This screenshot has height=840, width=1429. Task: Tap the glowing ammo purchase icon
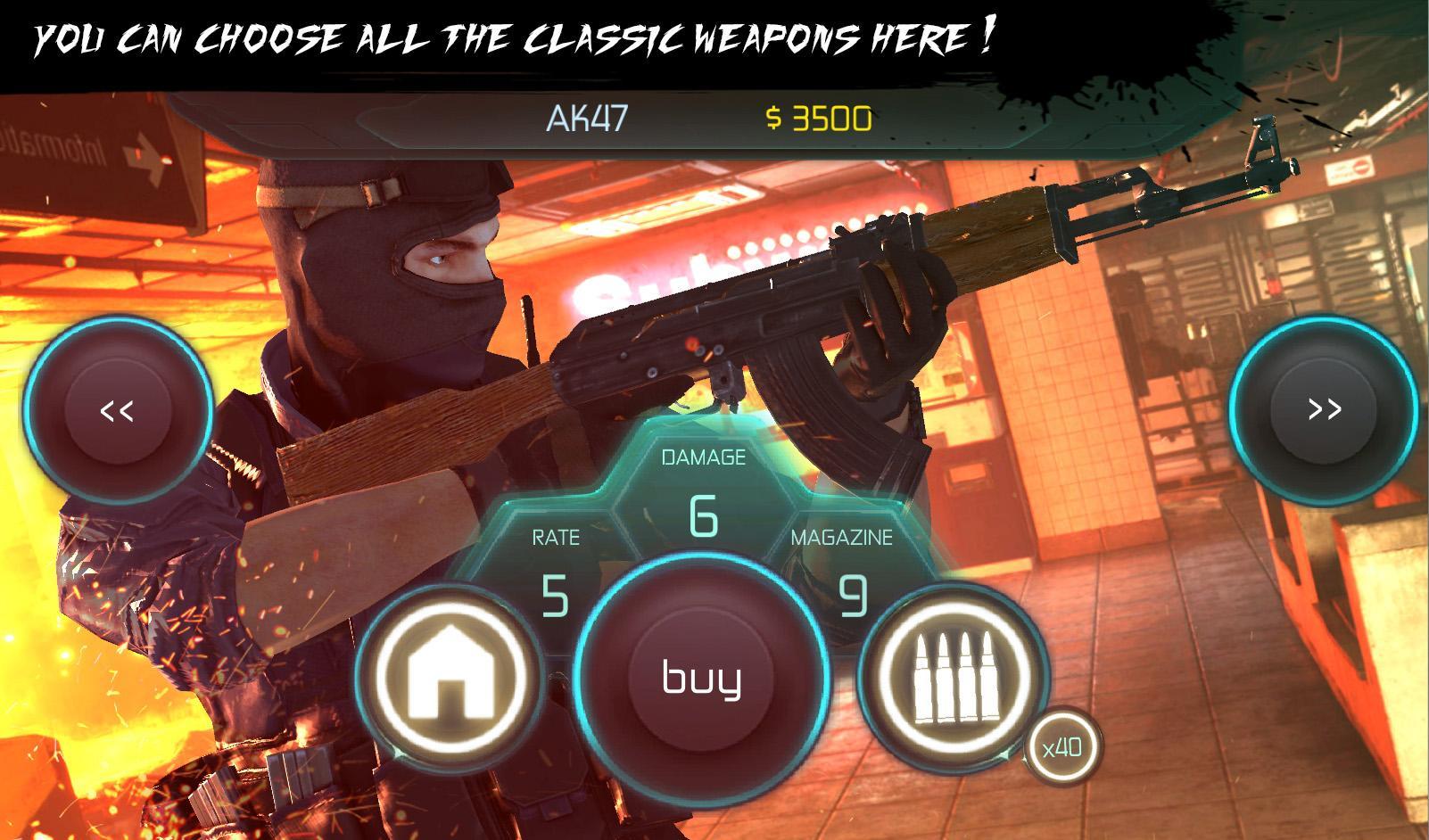click(956, 682)
